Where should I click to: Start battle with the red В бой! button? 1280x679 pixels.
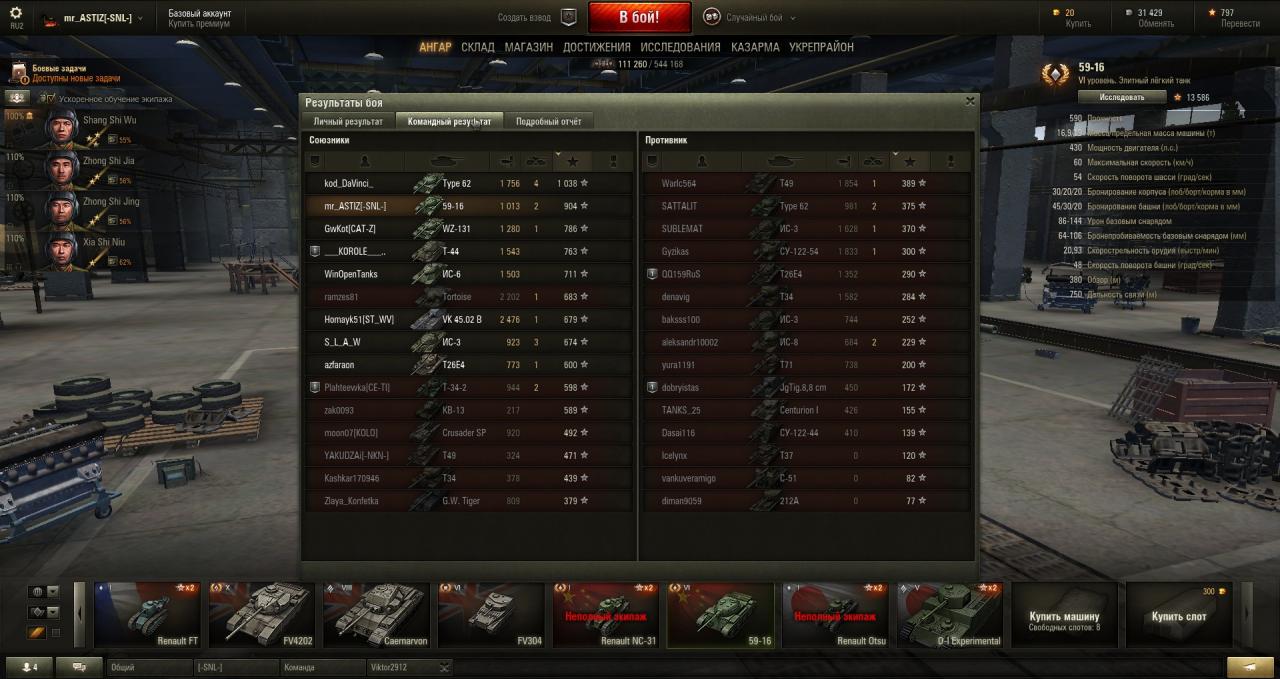[639, 17]
